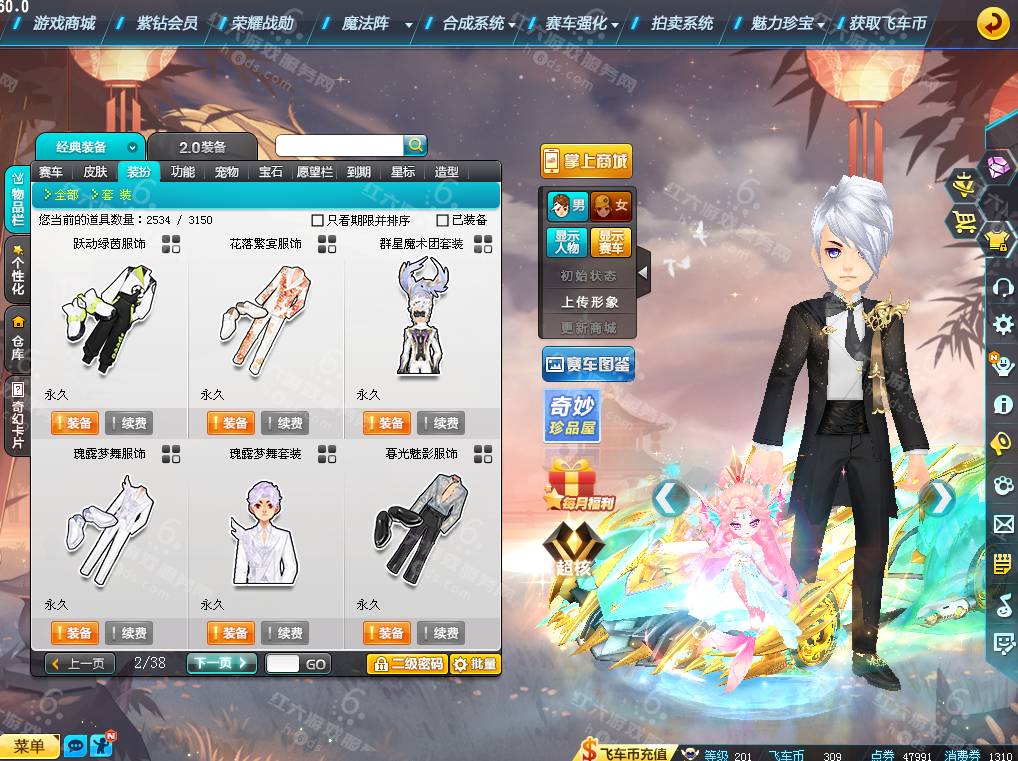
Task: Click the item search magnifier button
Action: pyautogui.click(x=415, y=145)
